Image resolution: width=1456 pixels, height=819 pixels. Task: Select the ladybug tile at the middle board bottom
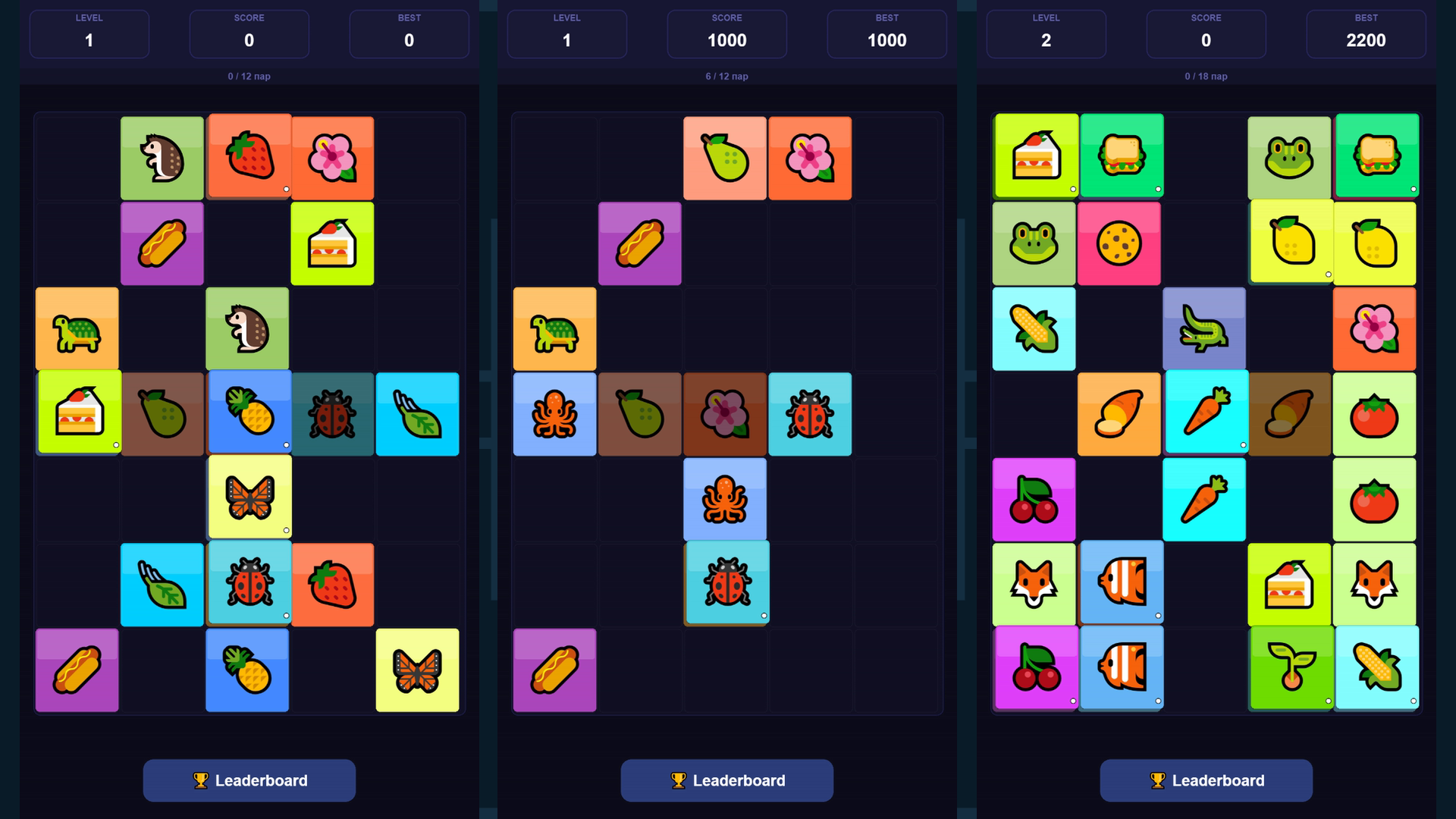click(x=725, y=584)
